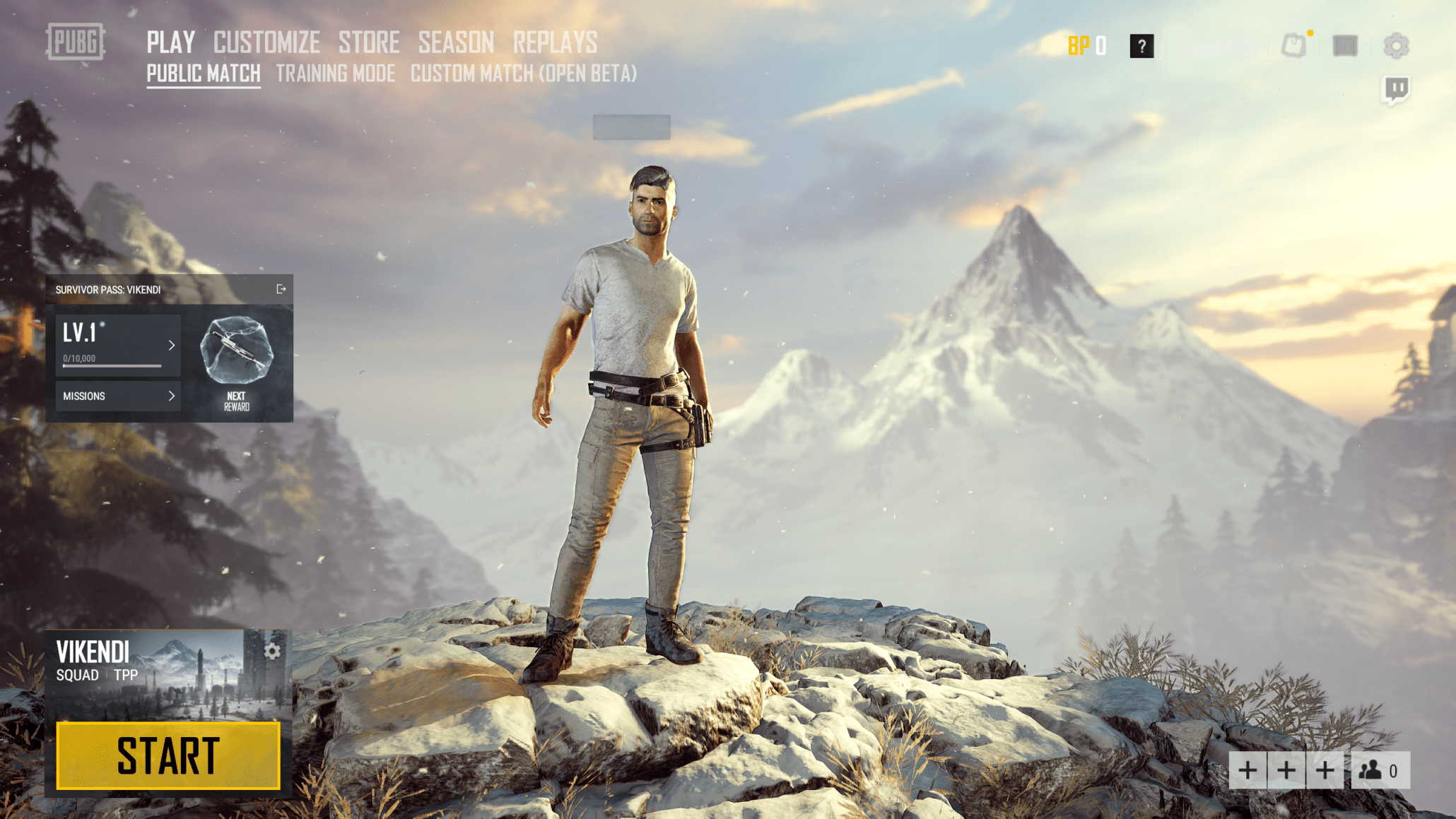Click the exit arrow on Survivor Pass panel
Screen dimensions: 1456x819
(280, 290)
